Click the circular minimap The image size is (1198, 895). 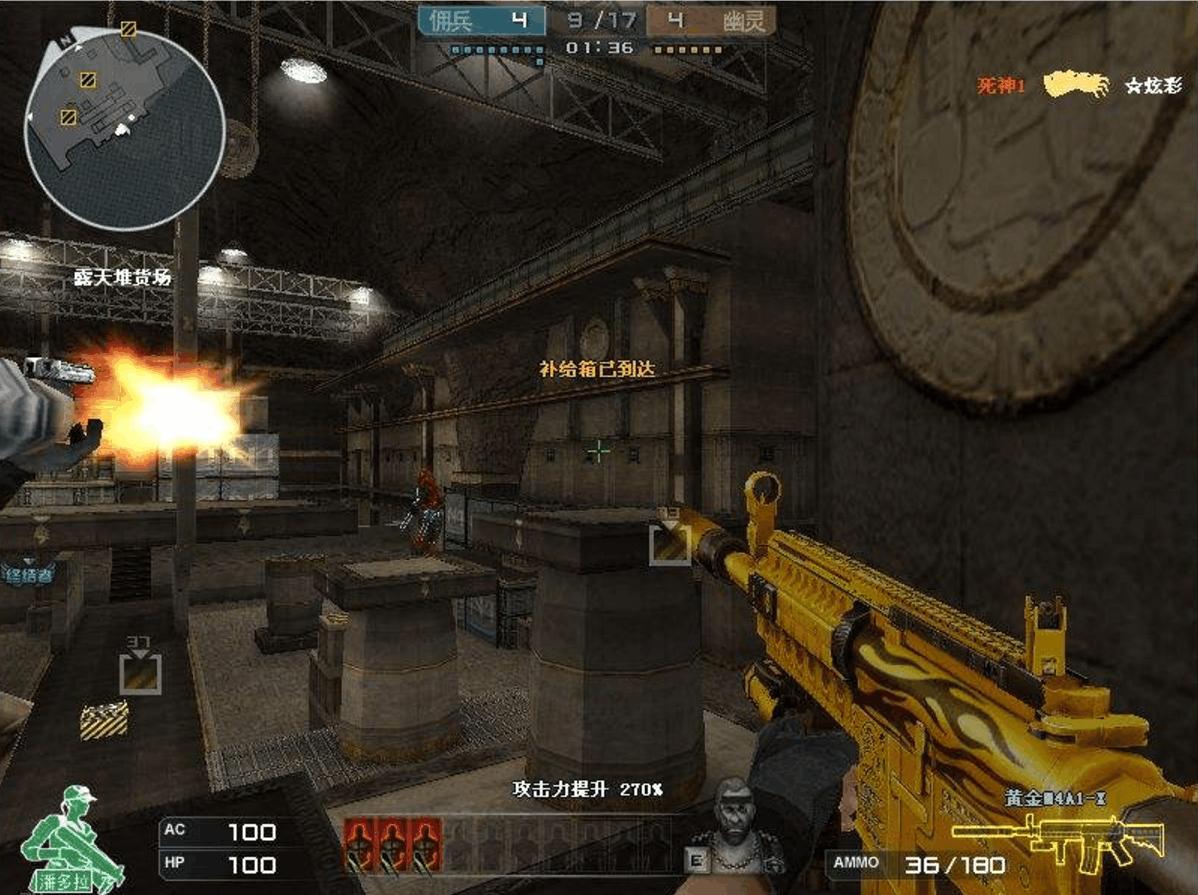pos(124,129)
